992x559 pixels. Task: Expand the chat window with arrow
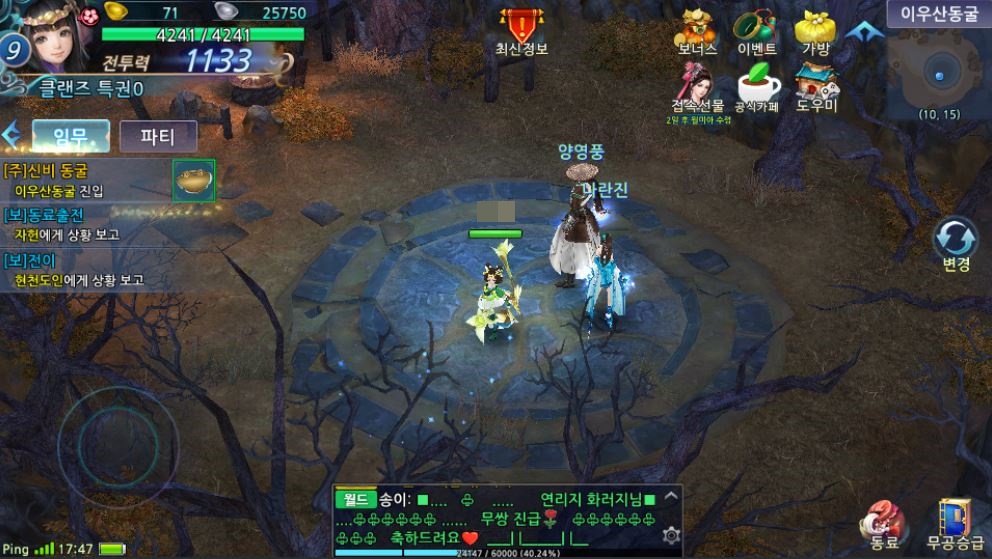[671, 495]
